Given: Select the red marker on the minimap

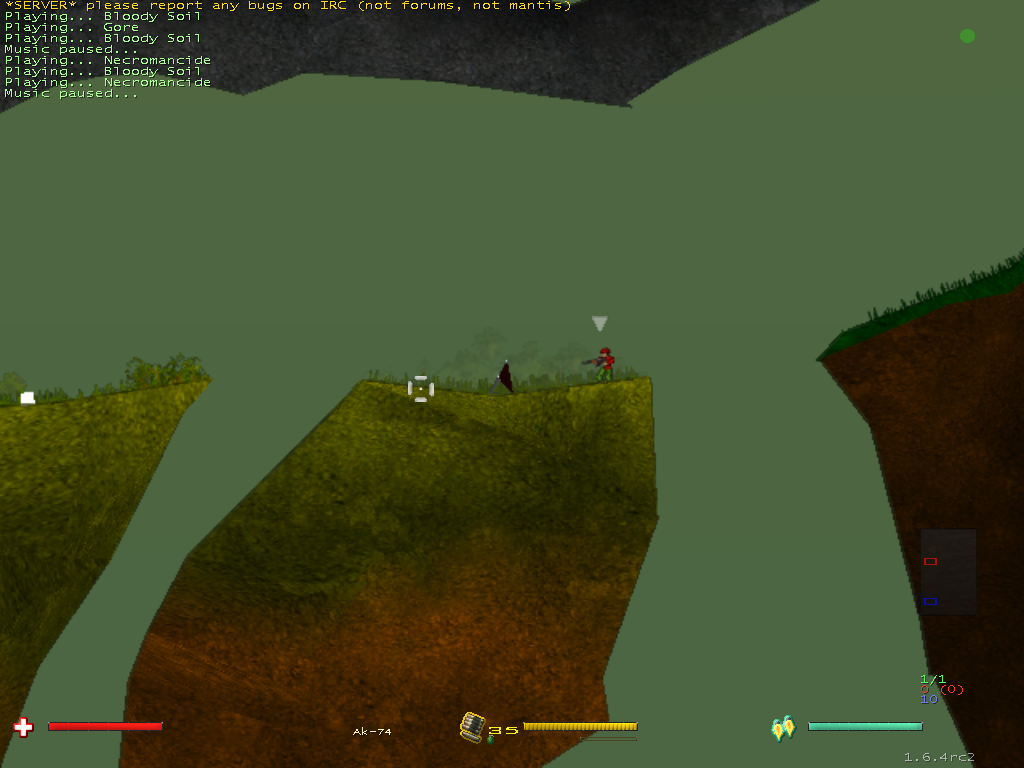Looking at the screenshot, I should pos(930,562).
